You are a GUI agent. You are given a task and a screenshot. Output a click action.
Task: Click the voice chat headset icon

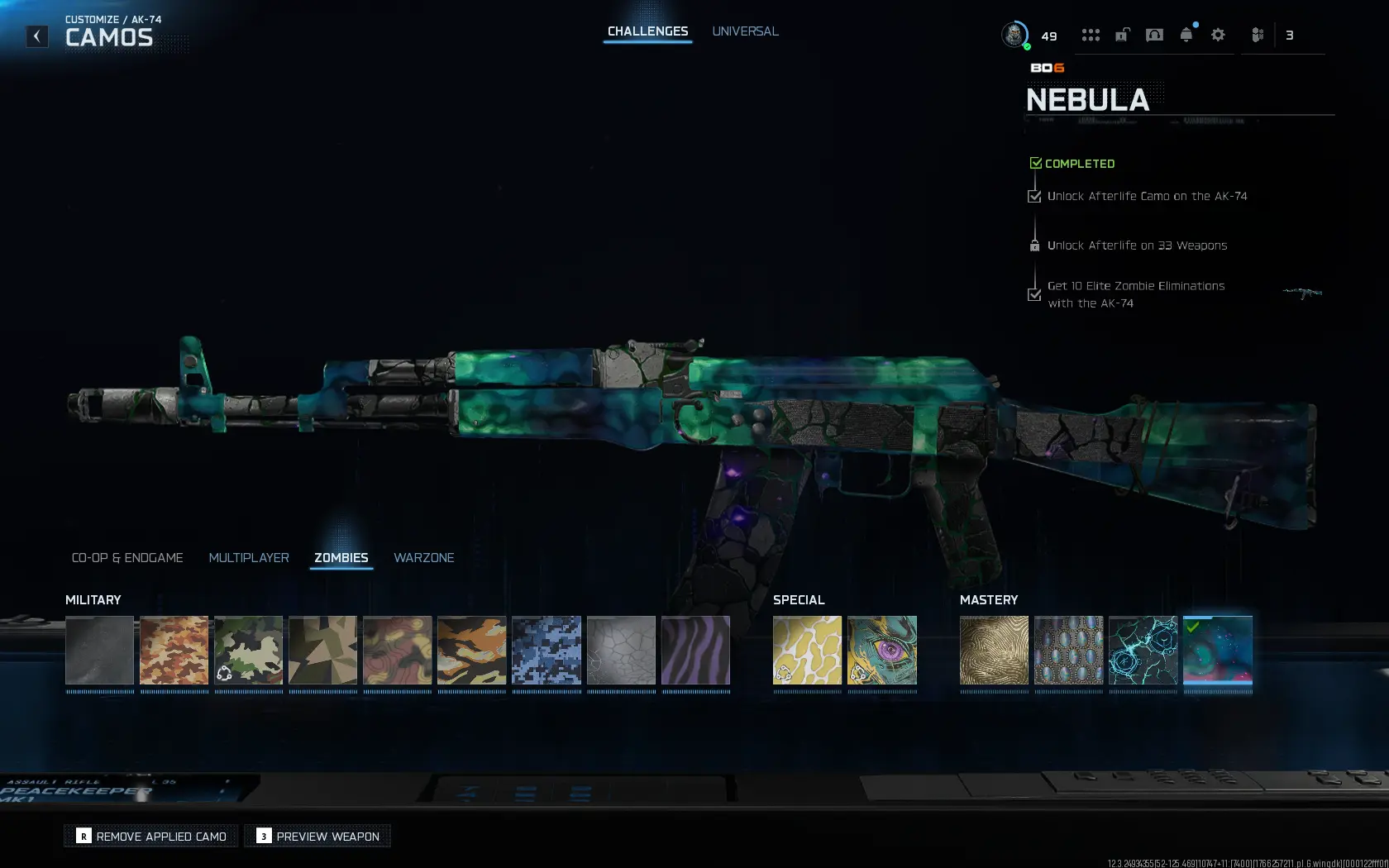click(x=1154, y=35)
